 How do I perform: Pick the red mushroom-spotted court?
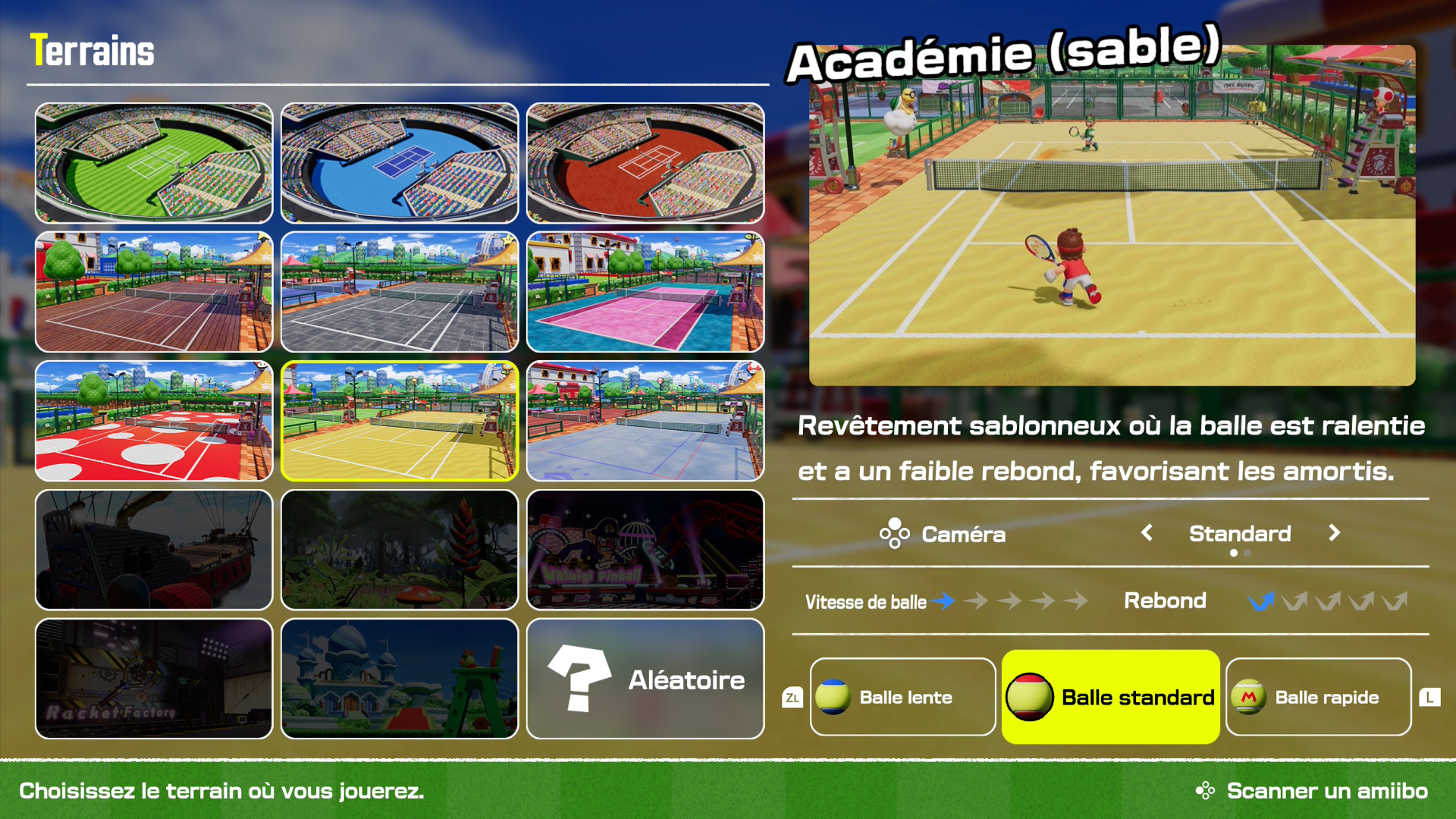pos(154,421)
